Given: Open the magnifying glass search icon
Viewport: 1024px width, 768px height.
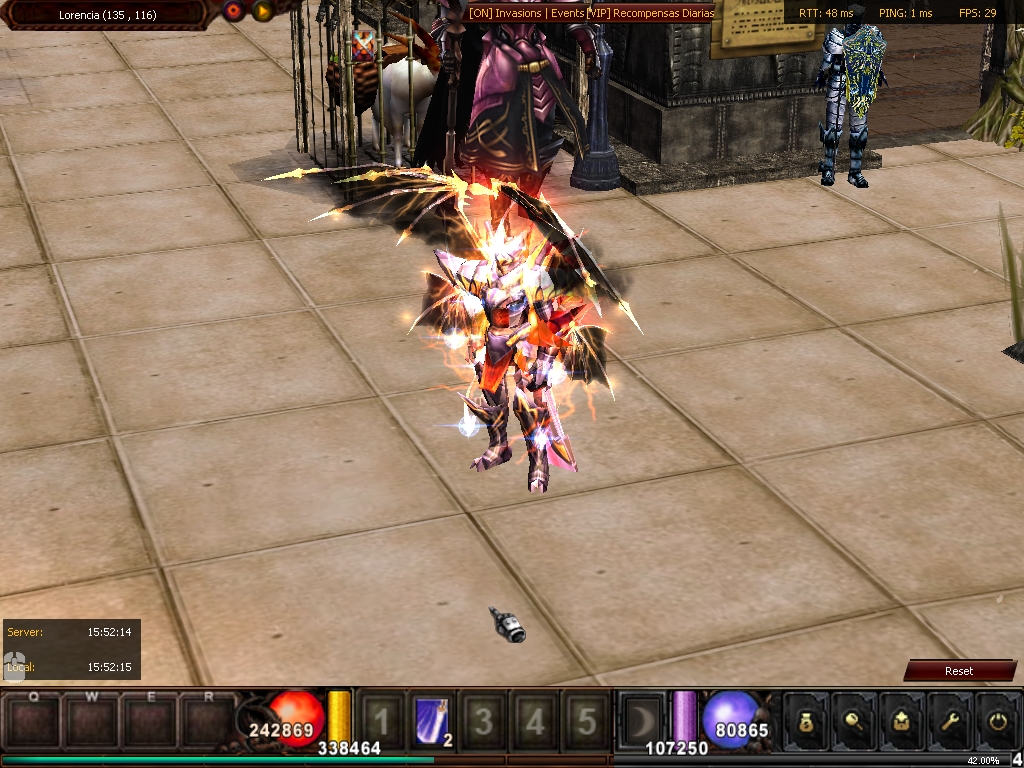Looking at the screenshot, I should click(x=855, y=720).
